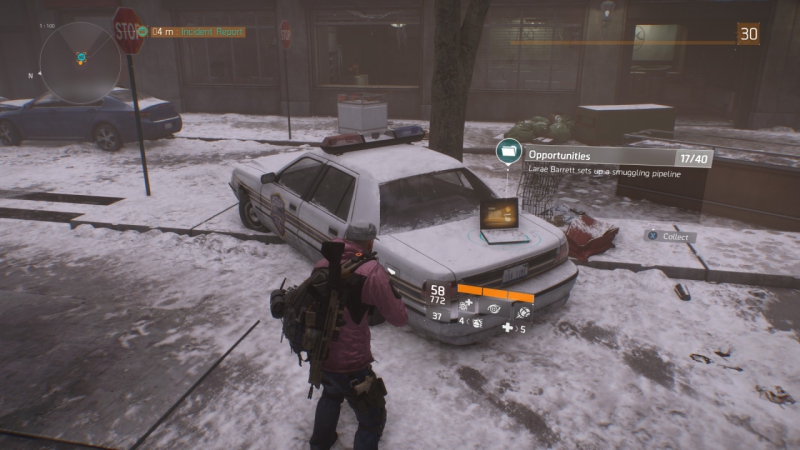Screen dimensions: 800x450
Task: Click the incident marker on the minimap
Action: coord(81,58)
